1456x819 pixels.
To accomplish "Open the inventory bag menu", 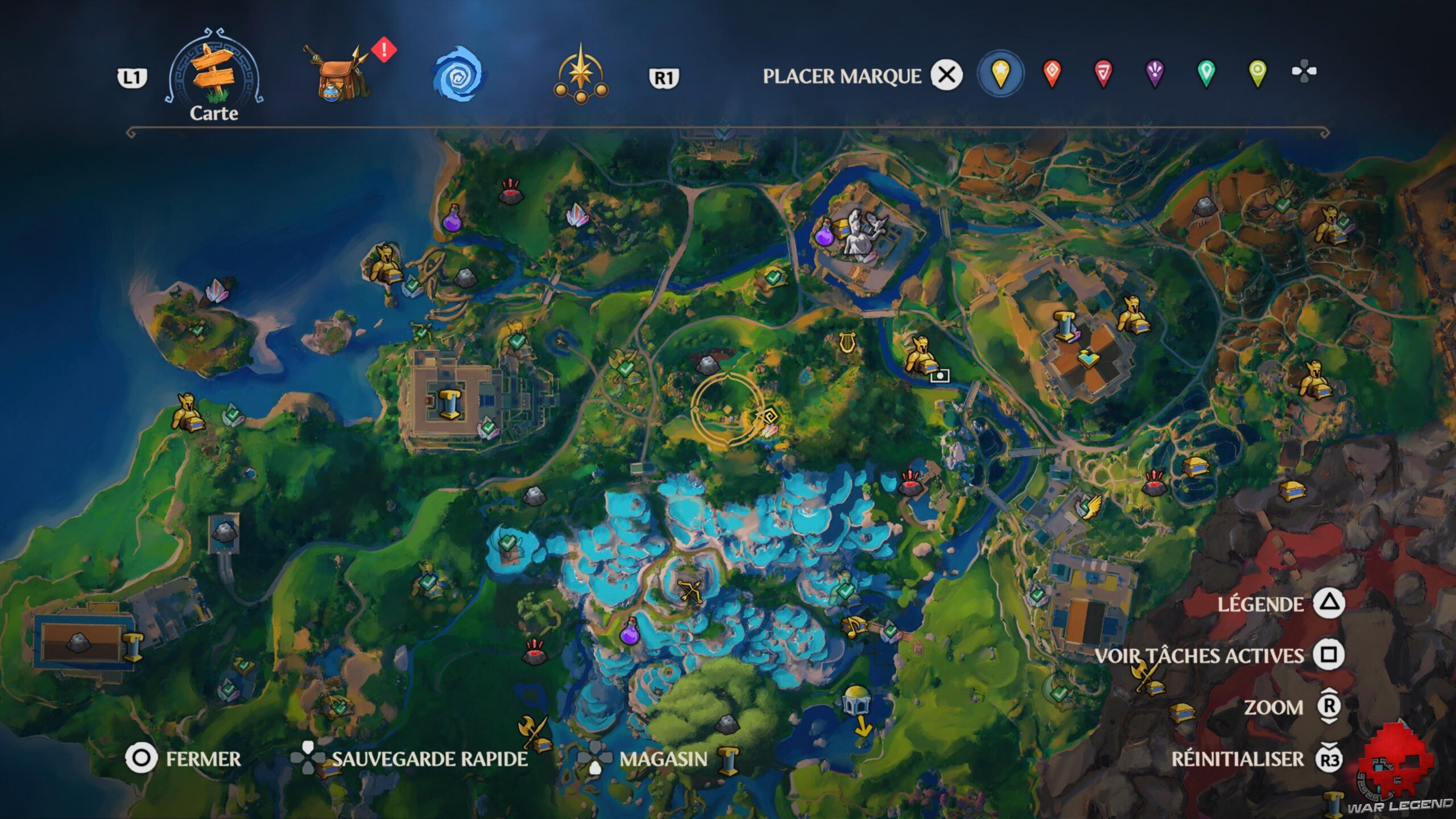I will point(338,74).
